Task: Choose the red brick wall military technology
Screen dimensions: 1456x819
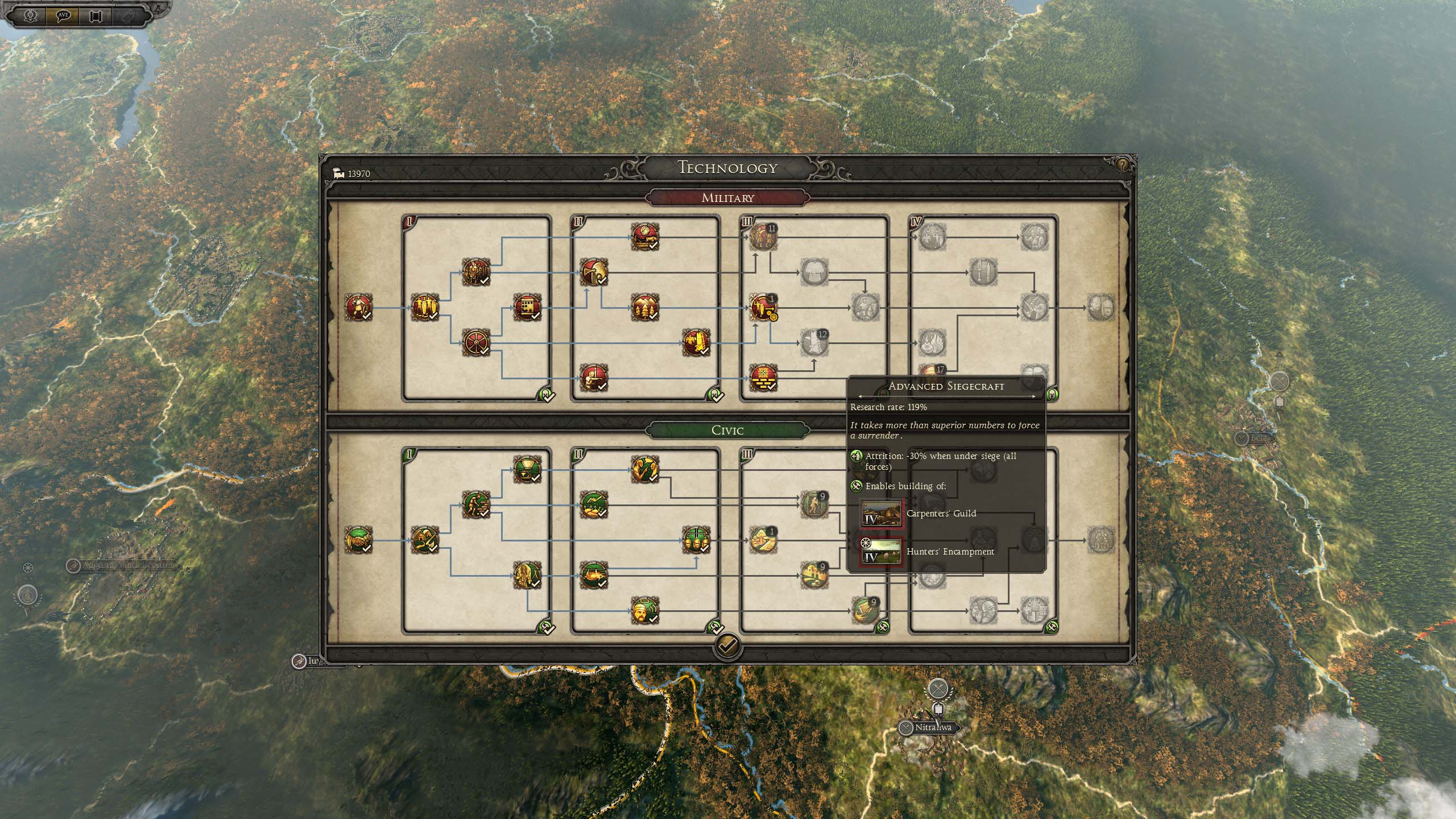Action: pyautogui.click(x=762, y=377)
